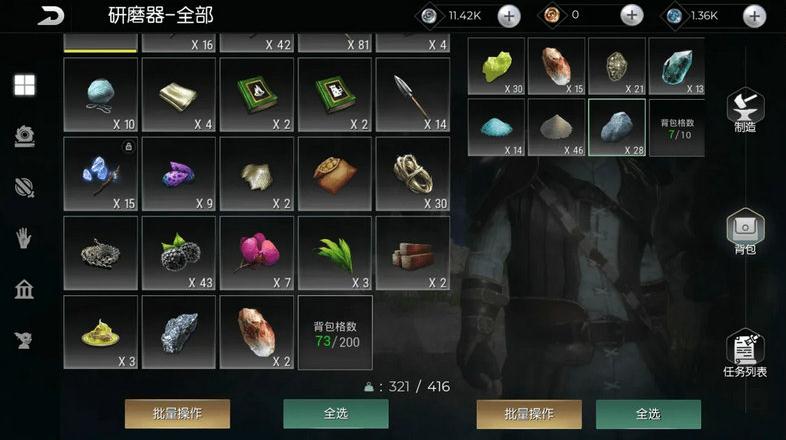
Task: Select the pink flower item slot
Action: [257, 253]
